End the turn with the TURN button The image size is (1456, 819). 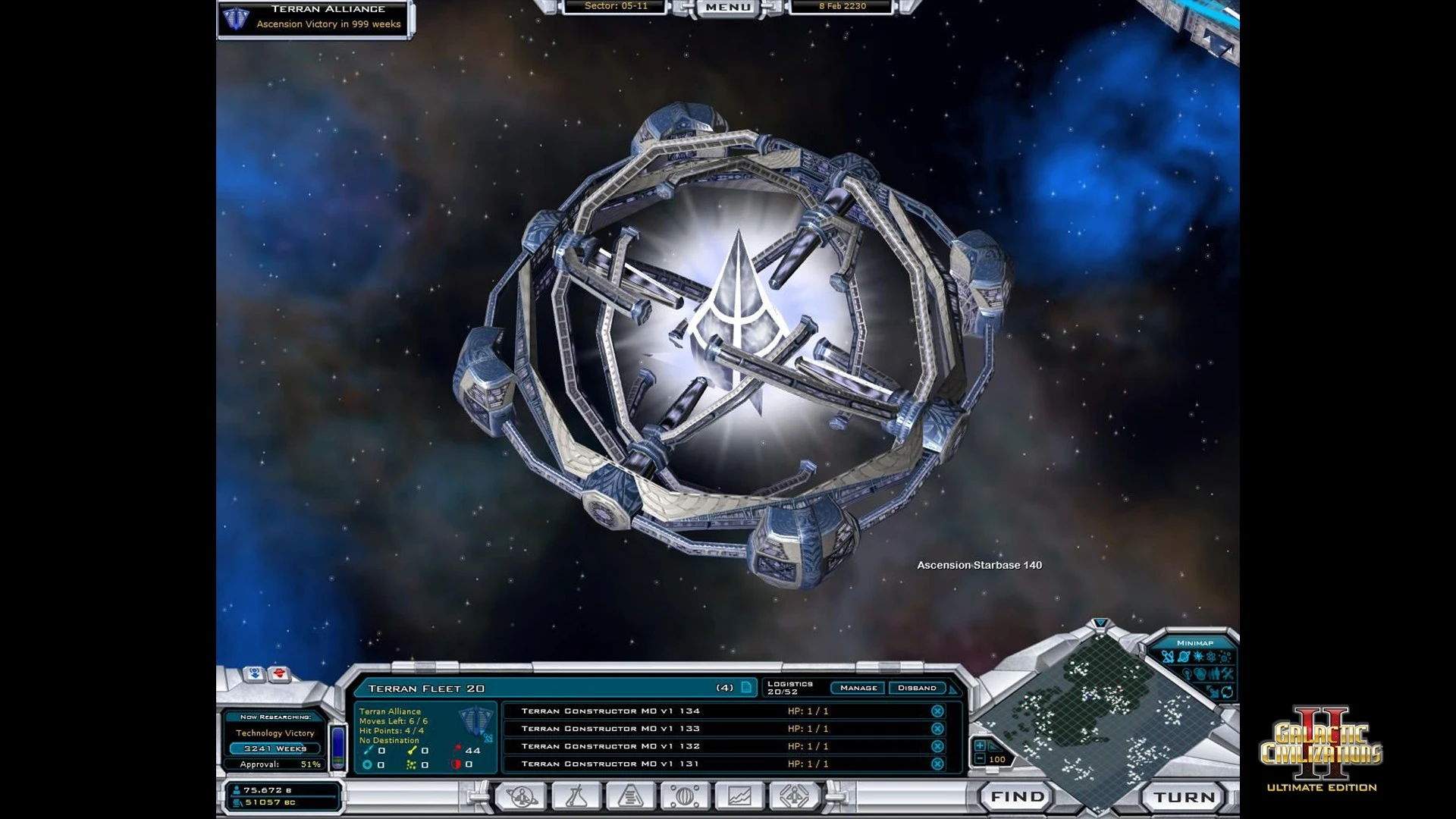pyautogui.click(x=1184, y=797)
